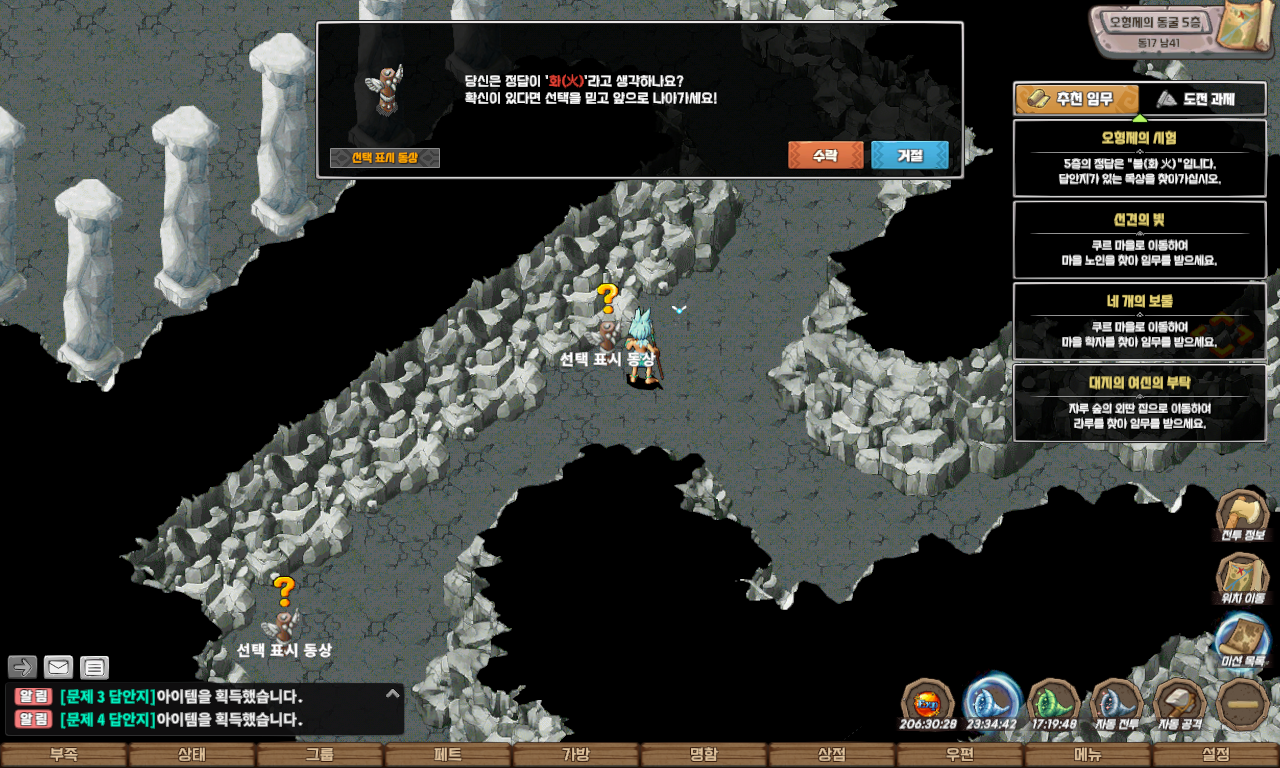This screenshot has width=1280, height=768.
Task: Open the mail envelope button above chat
Action: coord(59,667)
